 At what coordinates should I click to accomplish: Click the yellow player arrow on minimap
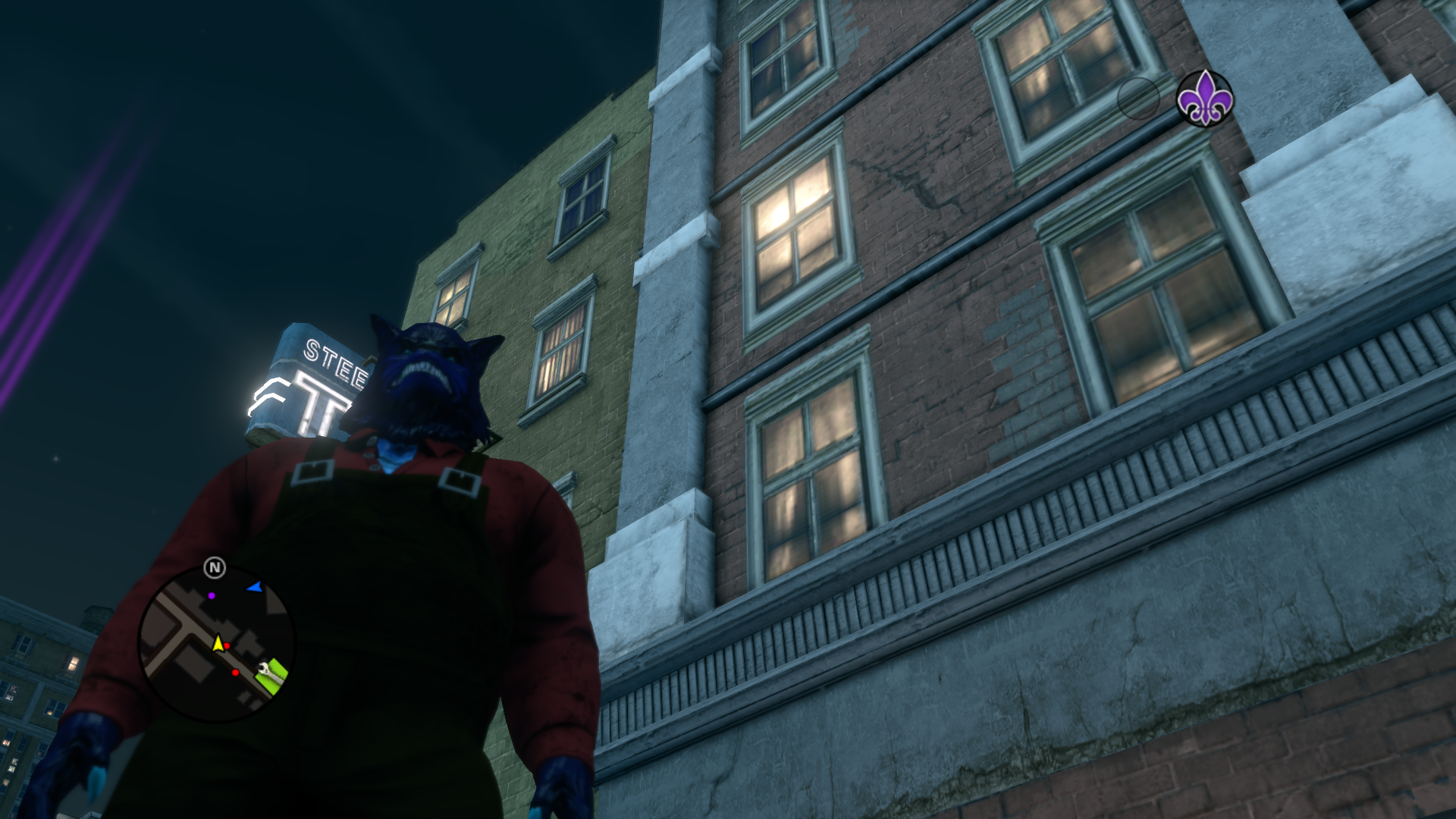pyautogui.click(x=218, y=644)
